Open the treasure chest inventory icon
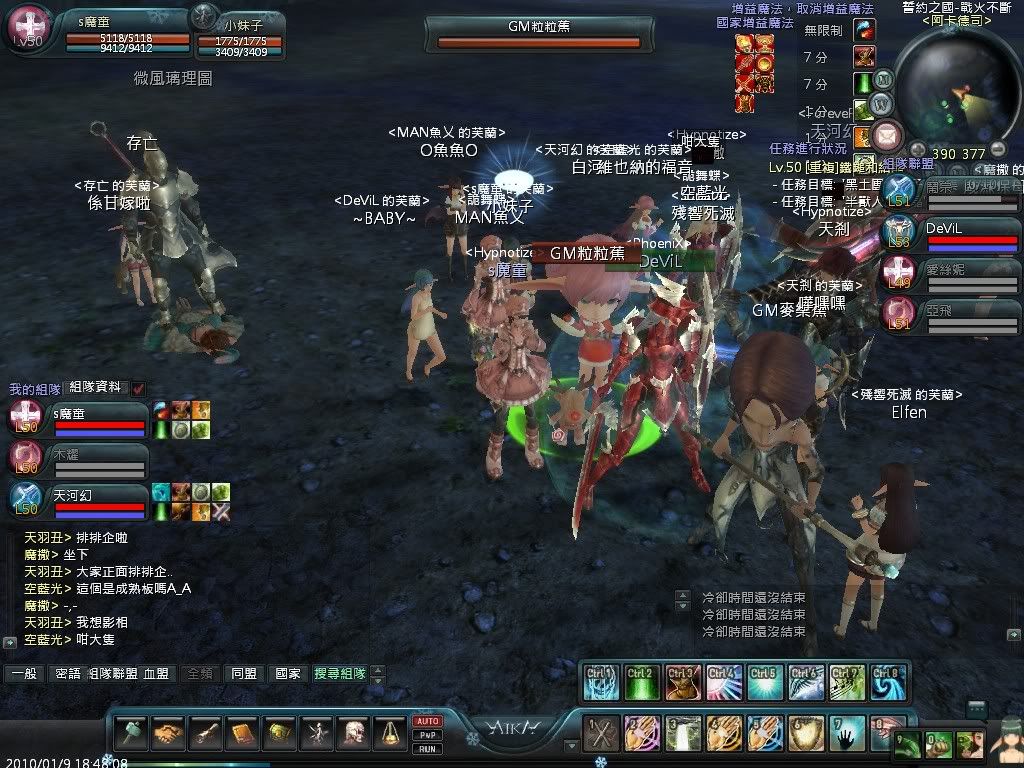 point(280,734)
